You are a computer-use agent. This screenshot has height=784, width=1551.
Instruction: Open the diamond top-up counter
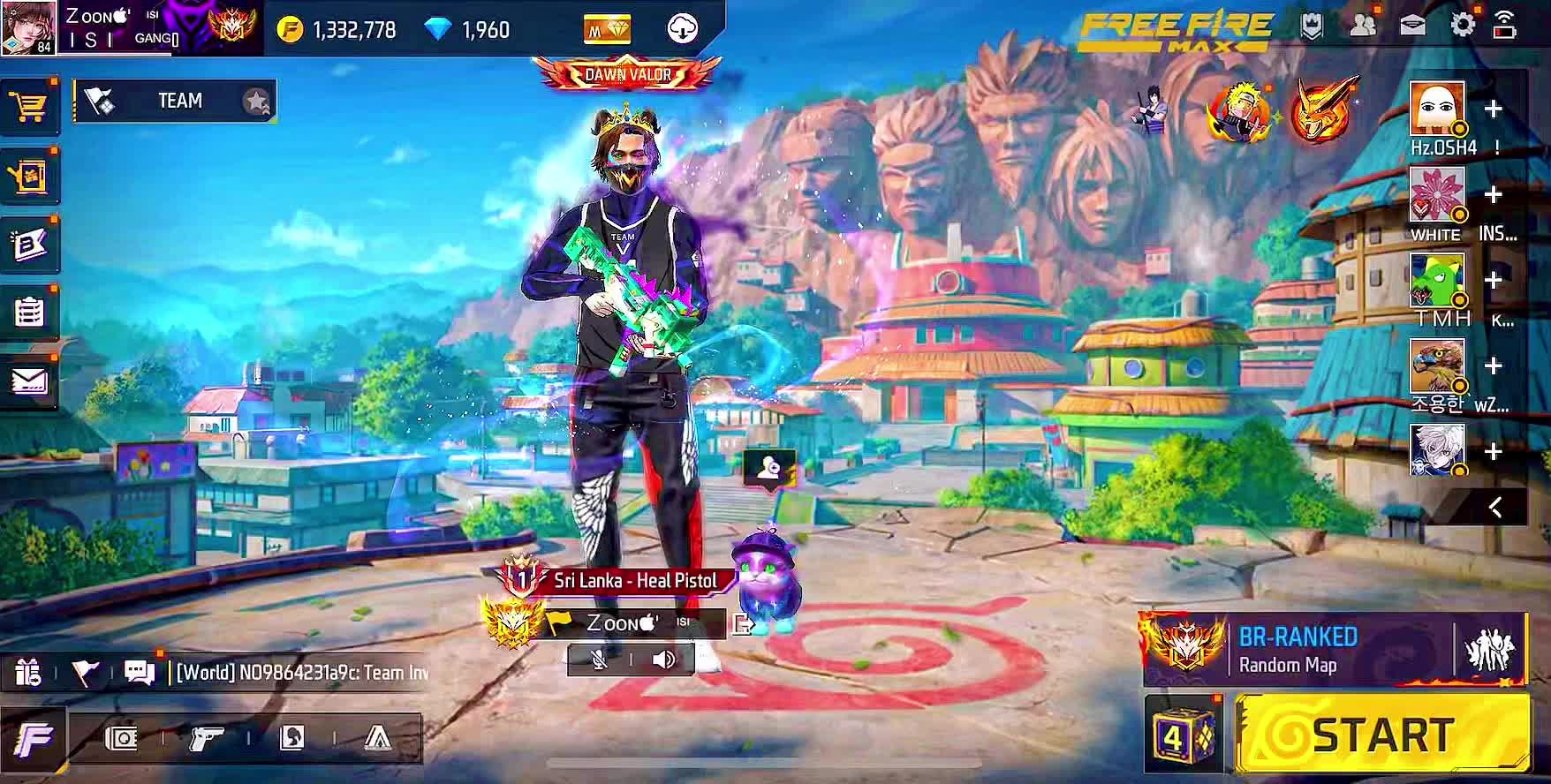[x=468, y=30]
